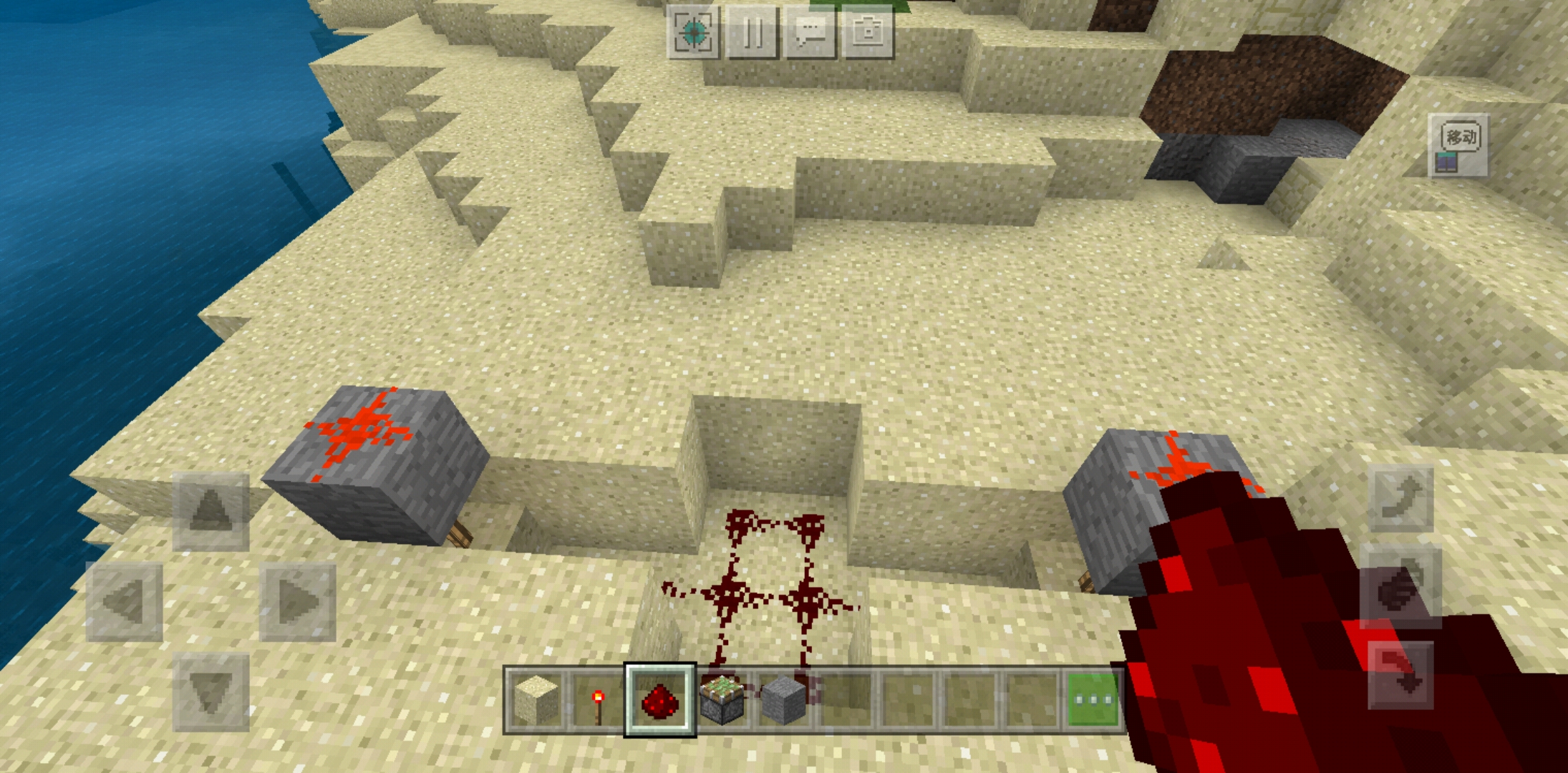Take a screenshot with the camera button
This screenshot has height=773, width=1568.
tap(868, 32)
